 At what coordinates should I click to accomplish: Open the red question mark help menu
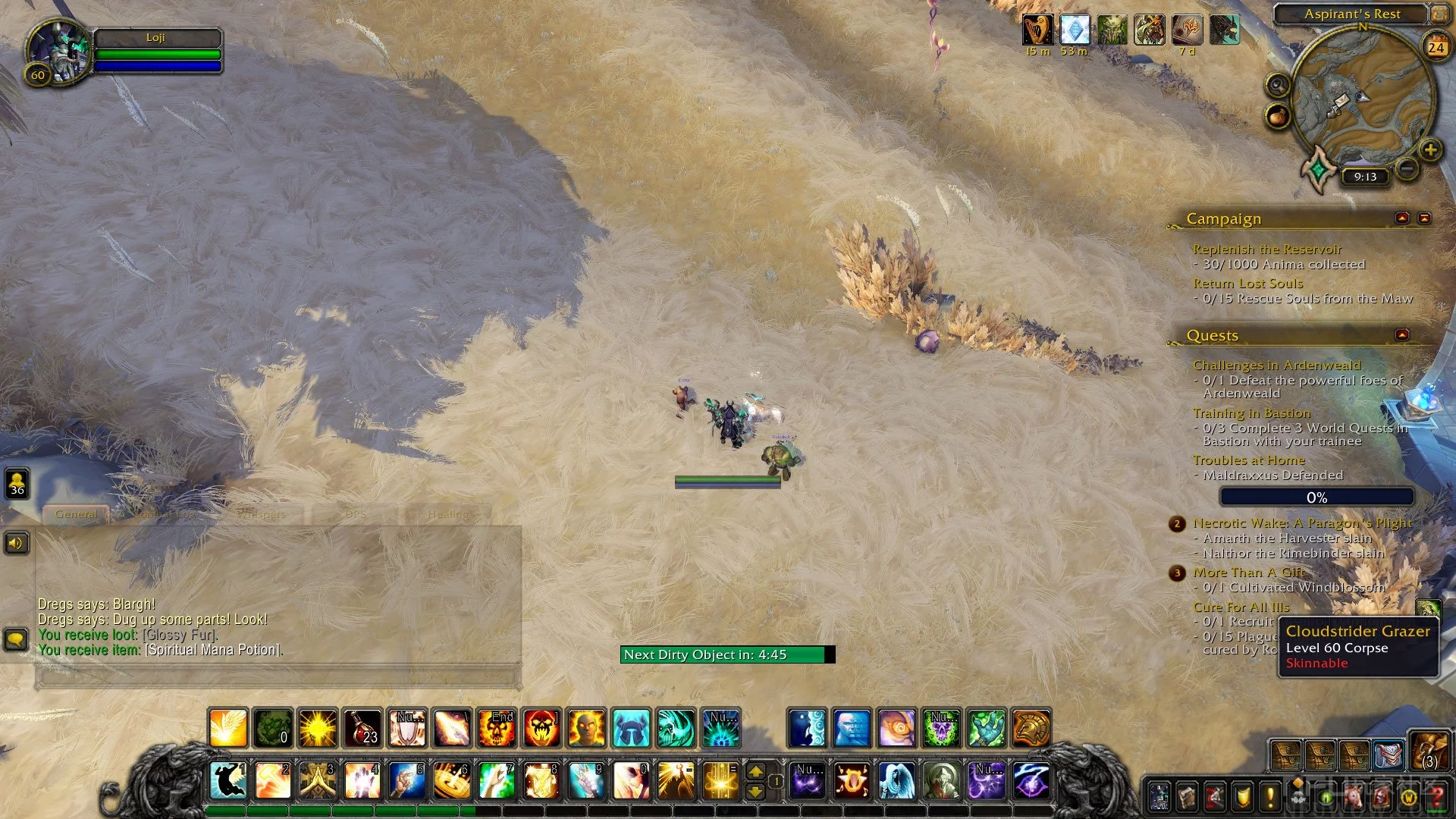coord(1436,798)
